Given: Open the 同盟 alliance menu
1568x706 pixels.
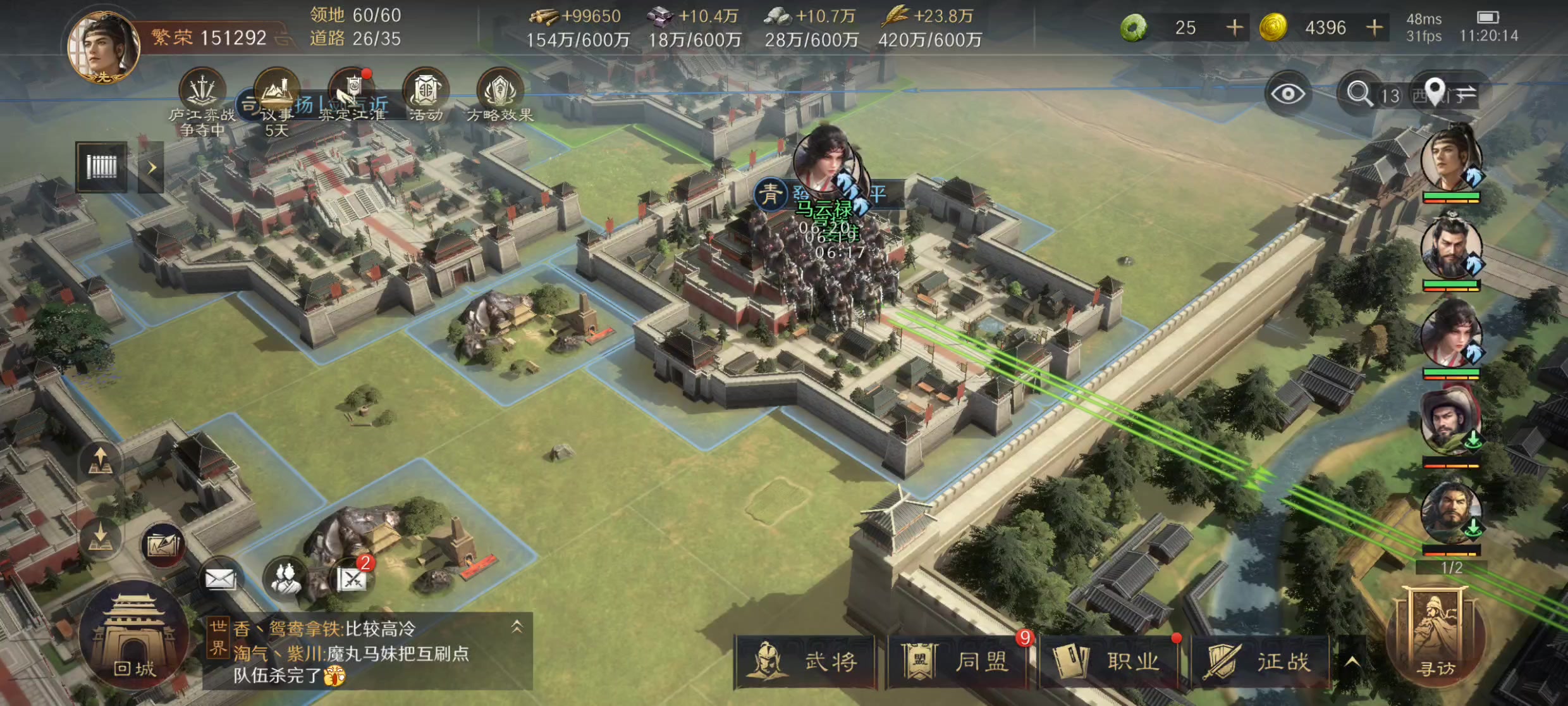Looking at the screenshot, I should (957, 662).
